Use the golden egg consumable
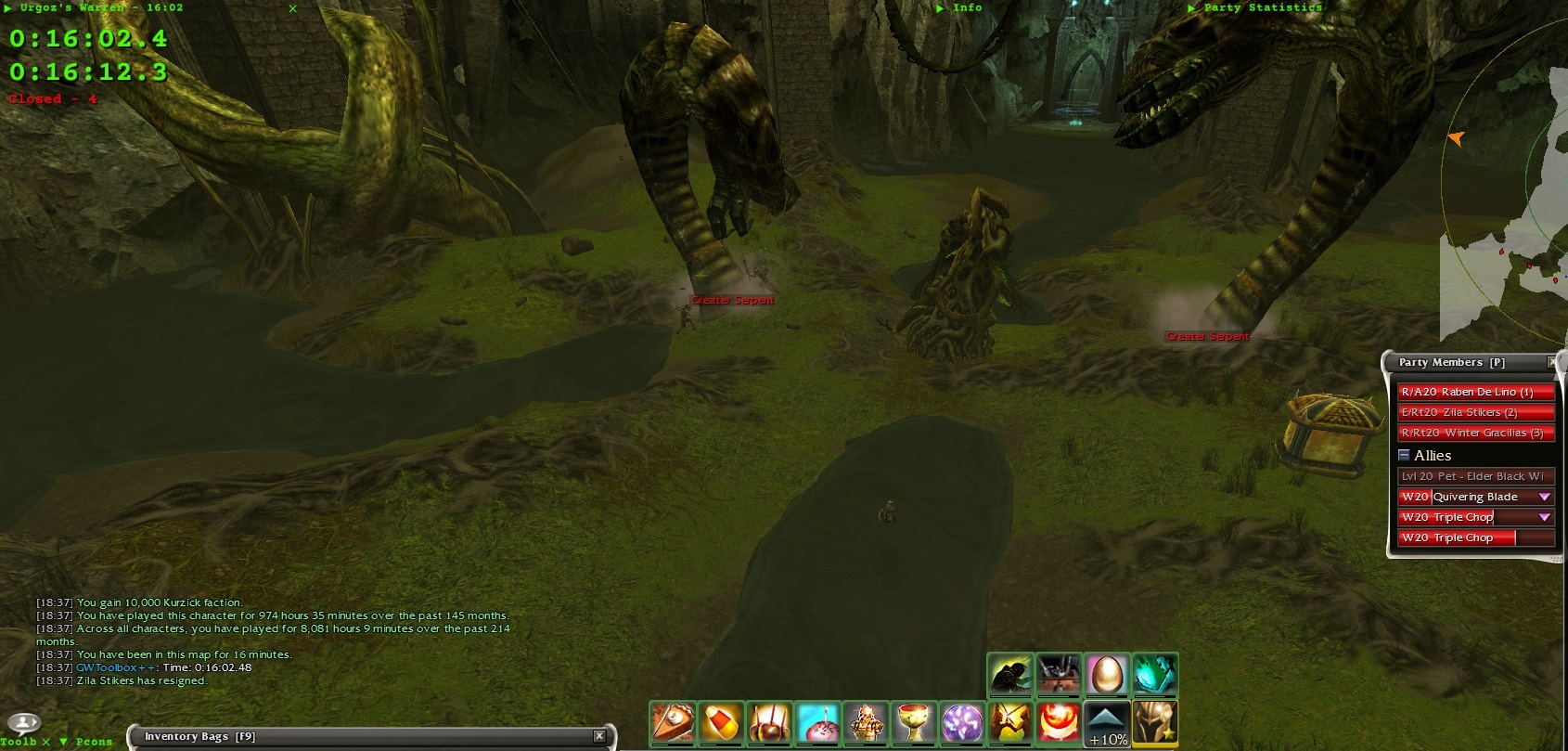Screen dimensions: 1568x751 point(1107,675)
